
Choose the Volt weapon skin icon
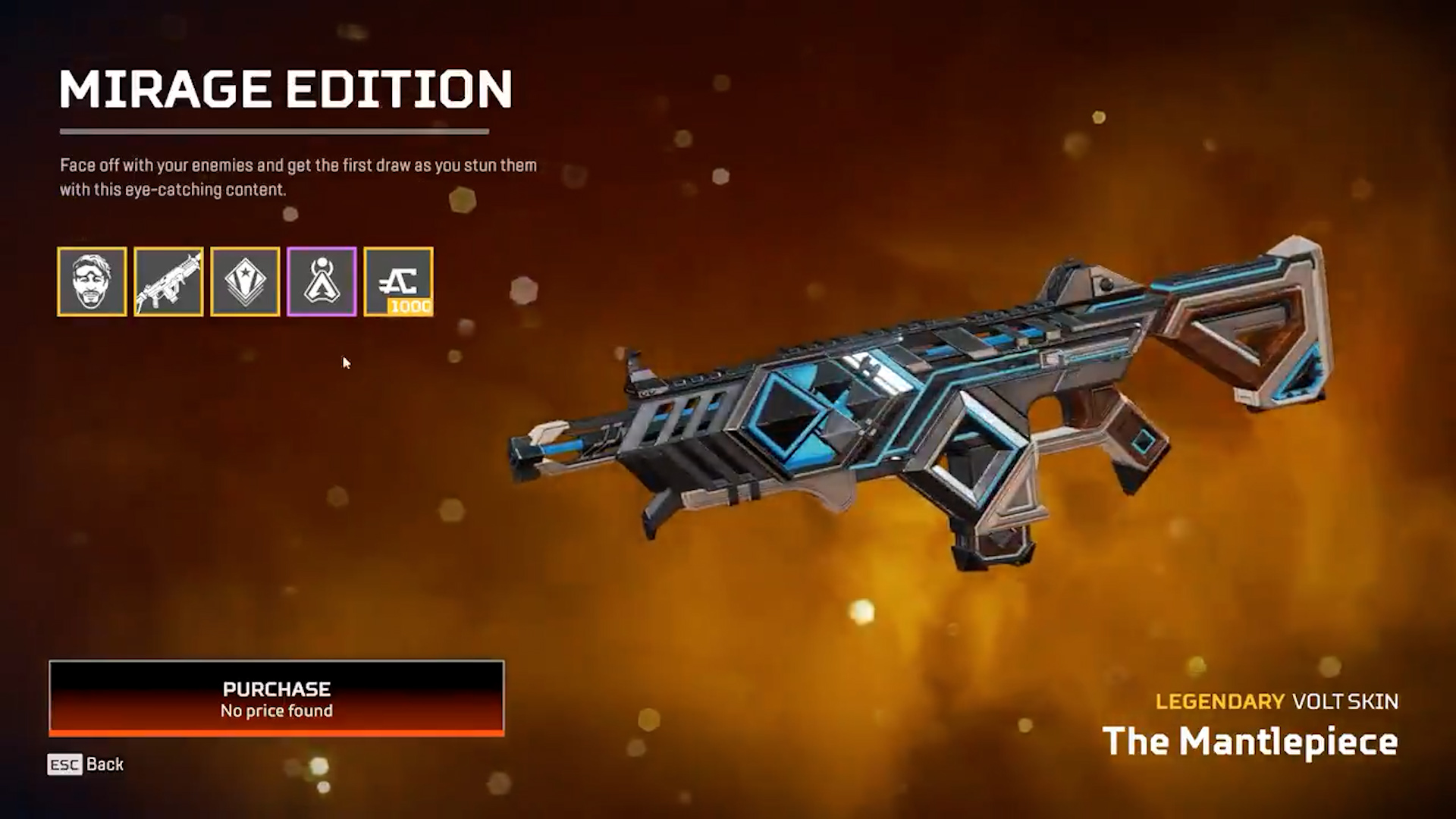[x=168, y=281]
